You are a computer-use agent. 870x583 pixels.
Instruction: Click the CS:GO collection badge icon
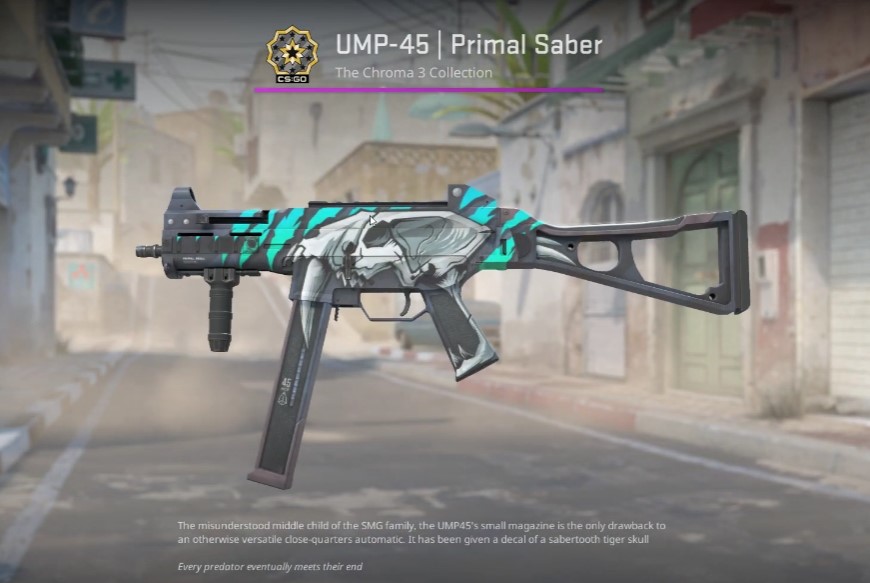(293, 54)
